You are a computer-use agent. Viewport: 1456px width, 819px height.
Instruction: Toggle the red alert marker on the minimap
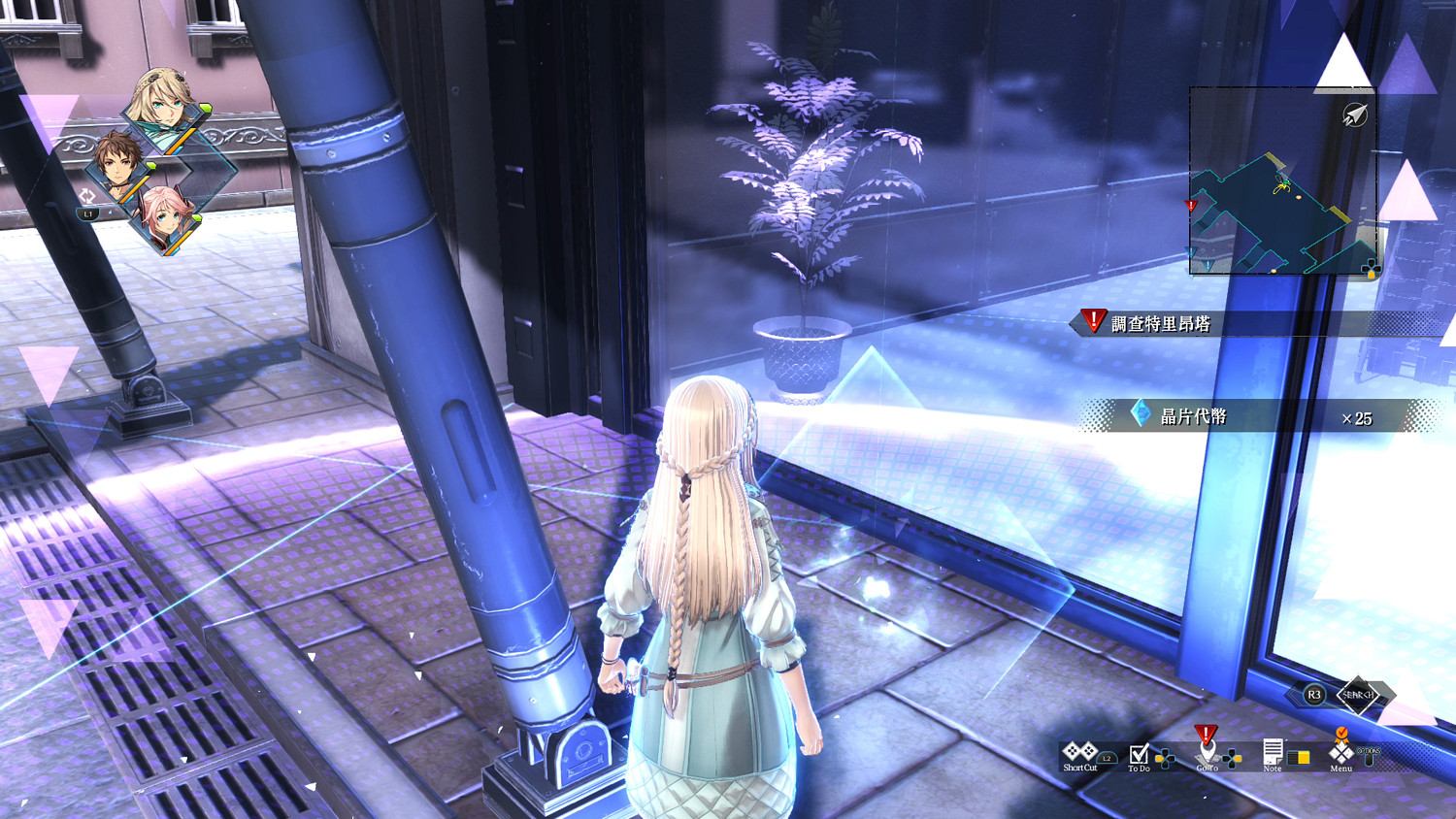coord(1190,206)
